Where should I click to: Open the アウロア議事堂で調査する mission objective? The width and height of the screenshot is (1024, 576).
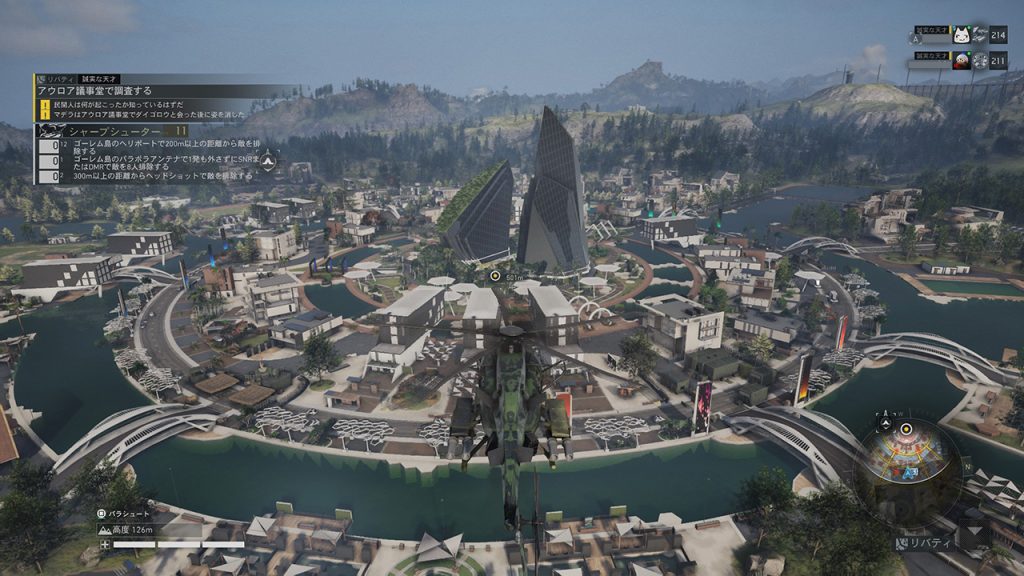point(95,90)
